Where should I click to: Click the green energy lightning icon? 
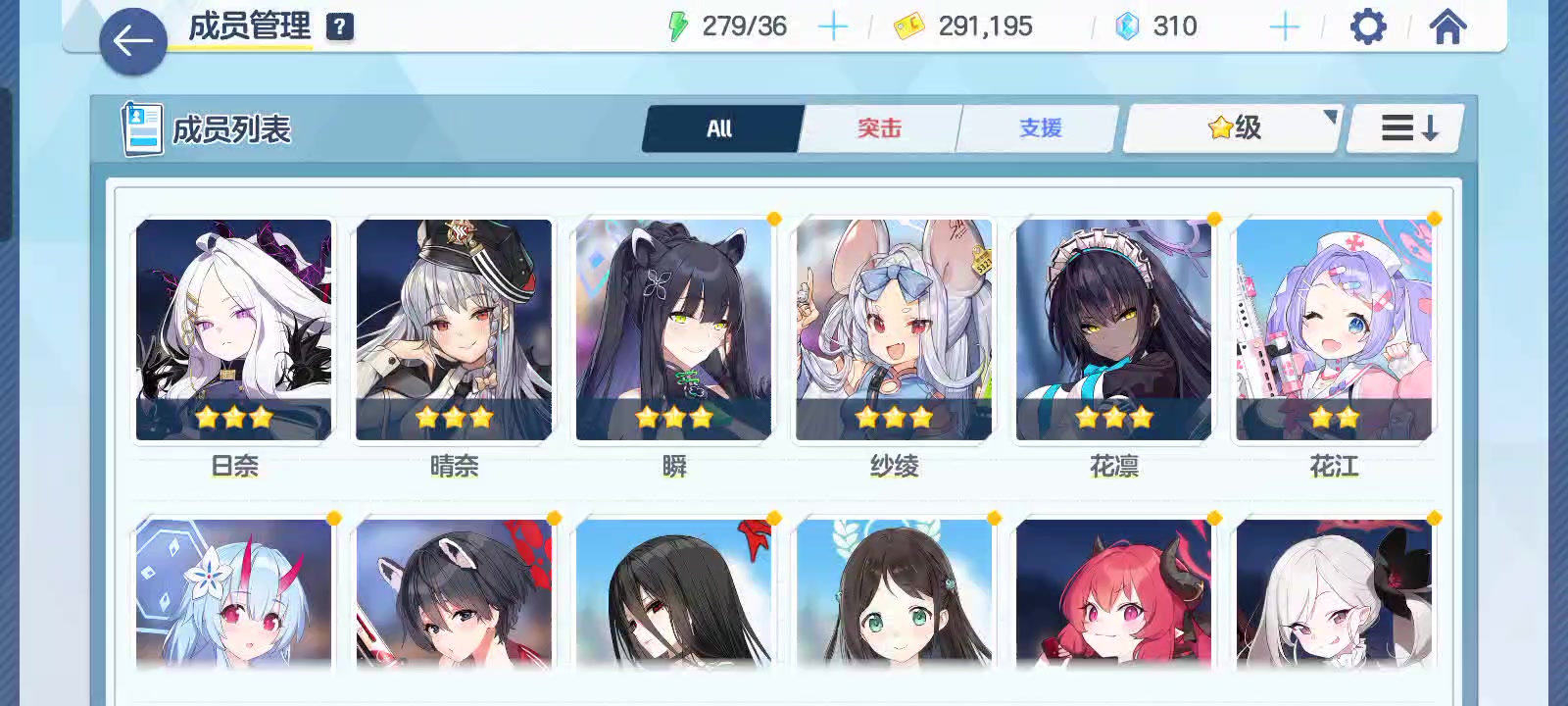tap(678, 26)
